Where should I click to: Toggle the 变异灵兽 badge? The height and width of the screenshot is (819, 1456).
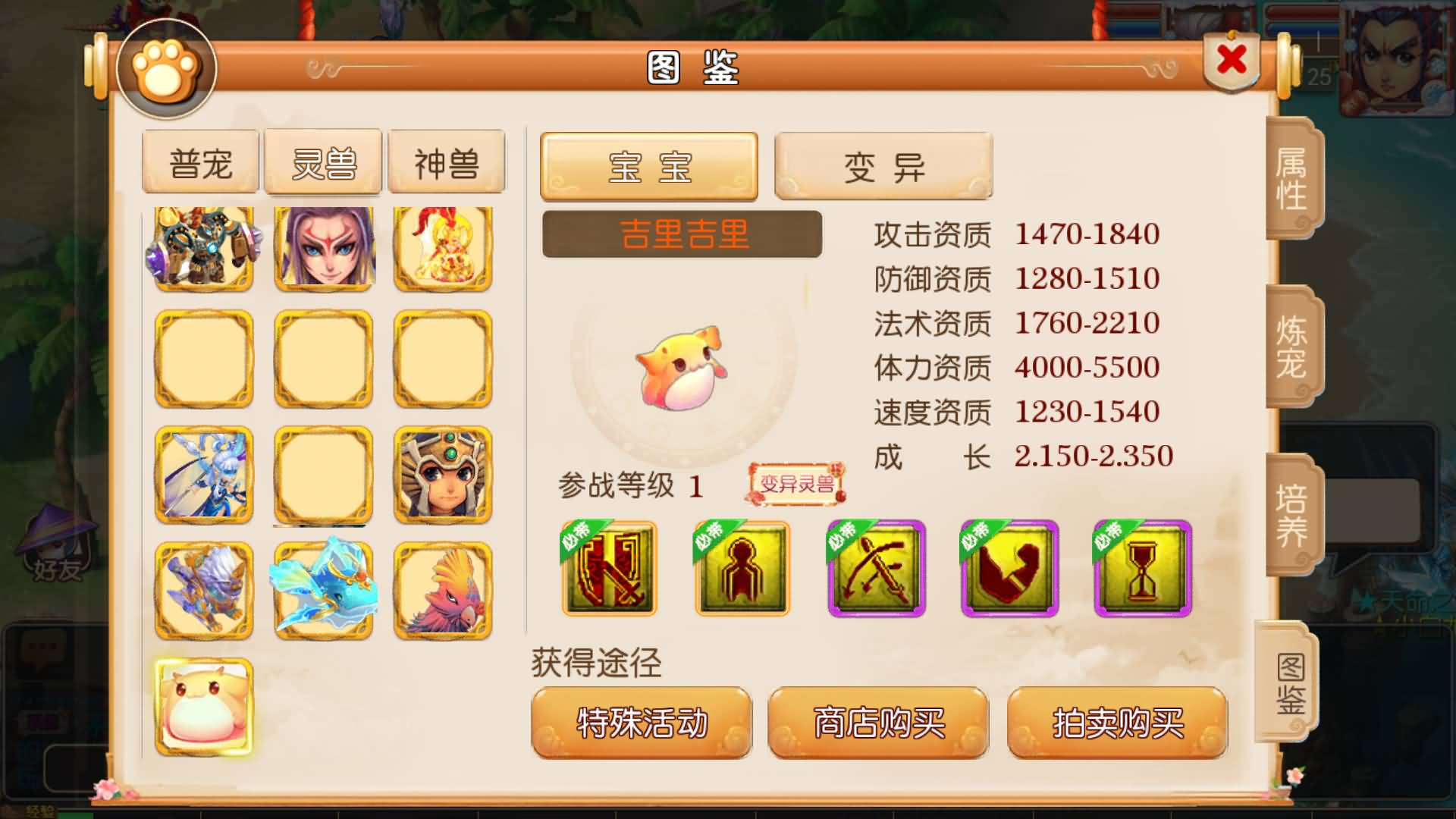[795, 485]
